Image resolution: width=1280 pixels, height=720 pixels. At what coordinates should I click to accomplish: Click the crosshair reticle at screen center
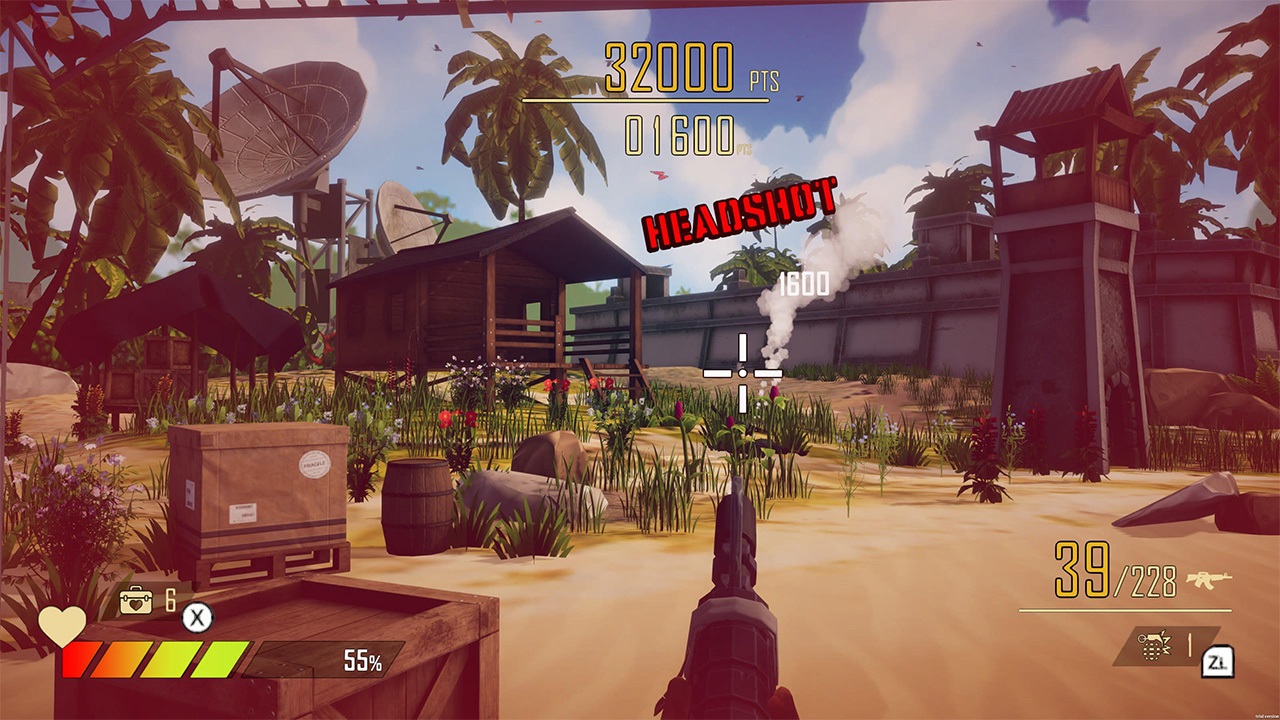pyautogui.click(x=743, y=375)
